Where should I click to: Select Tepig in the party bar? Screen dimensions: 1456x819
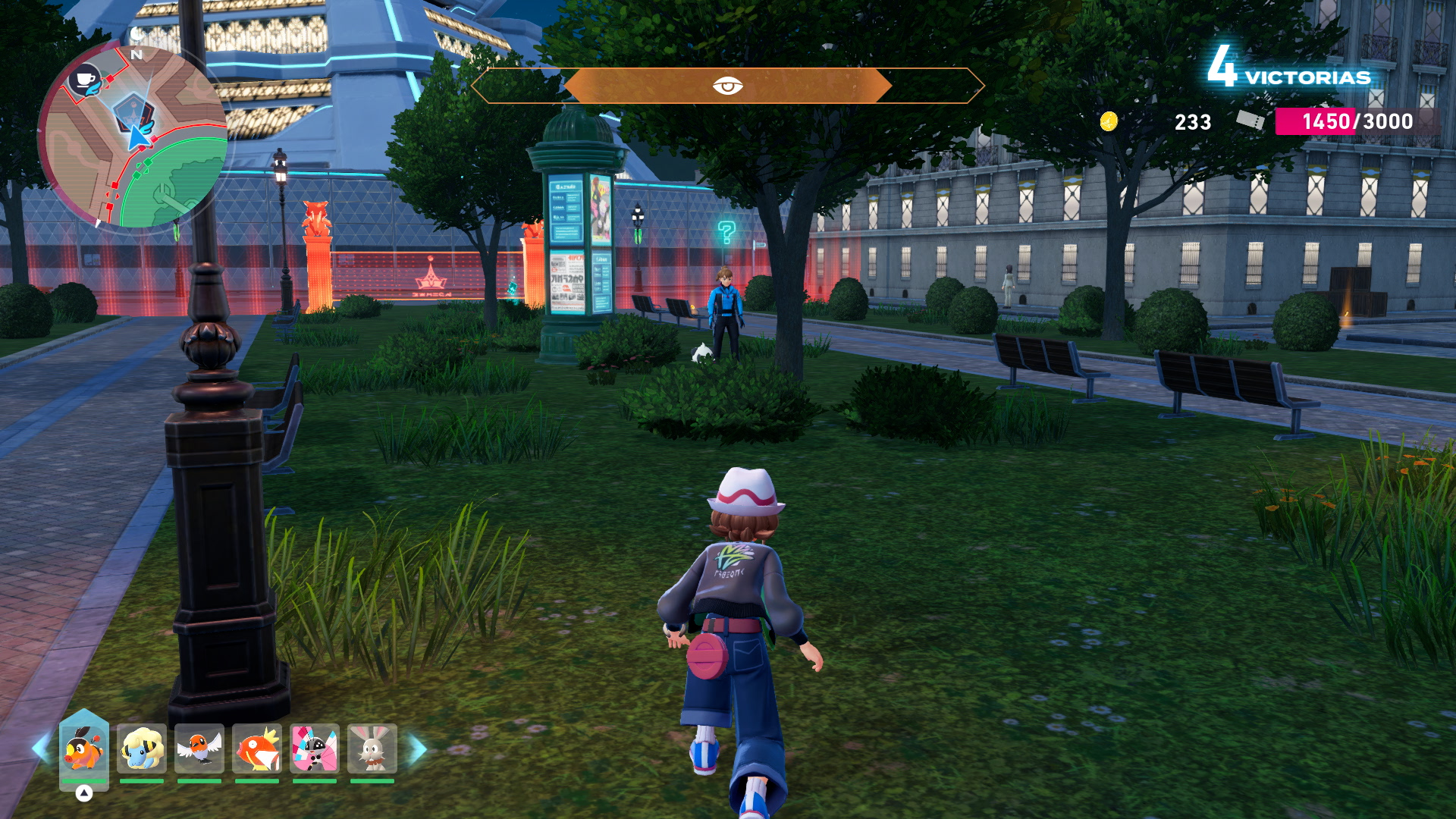tap(83, 748)
